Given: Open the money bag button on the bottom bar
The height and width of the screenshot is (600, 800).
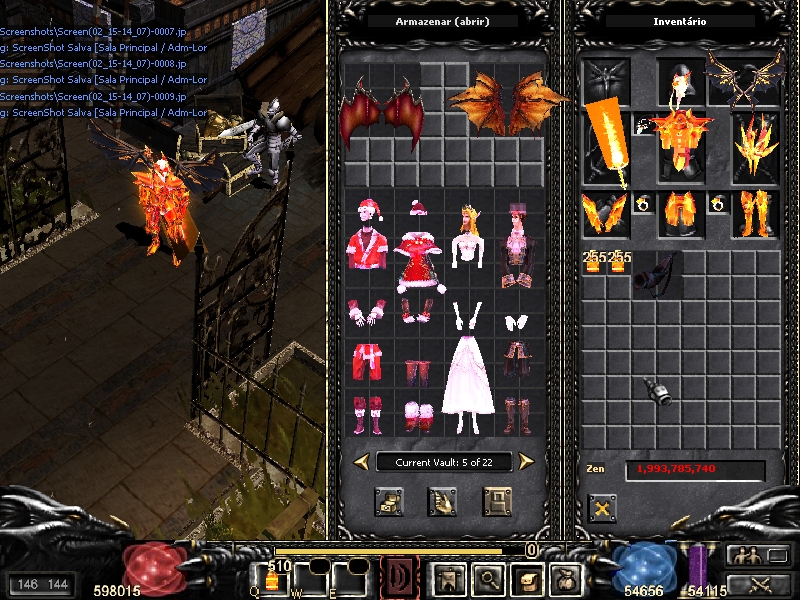Looking at the screenshot, I should 566,579.
